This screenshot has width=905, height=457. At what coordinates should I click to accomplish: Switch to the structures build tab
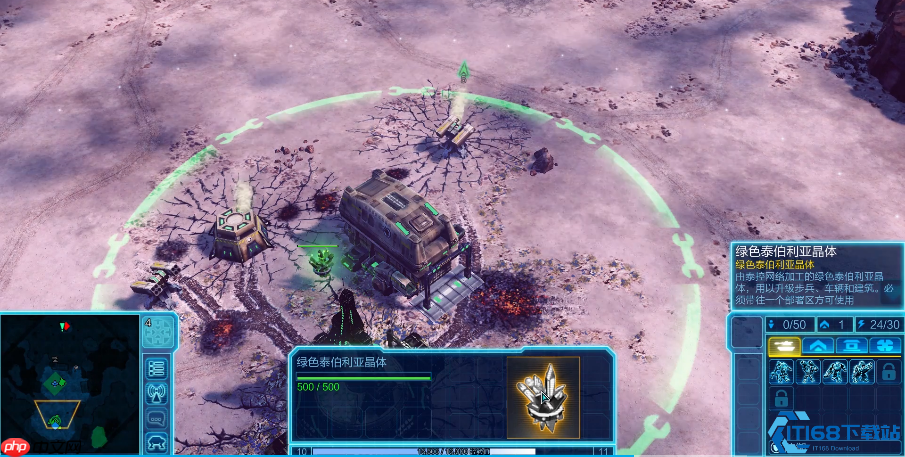coord(851,345)
